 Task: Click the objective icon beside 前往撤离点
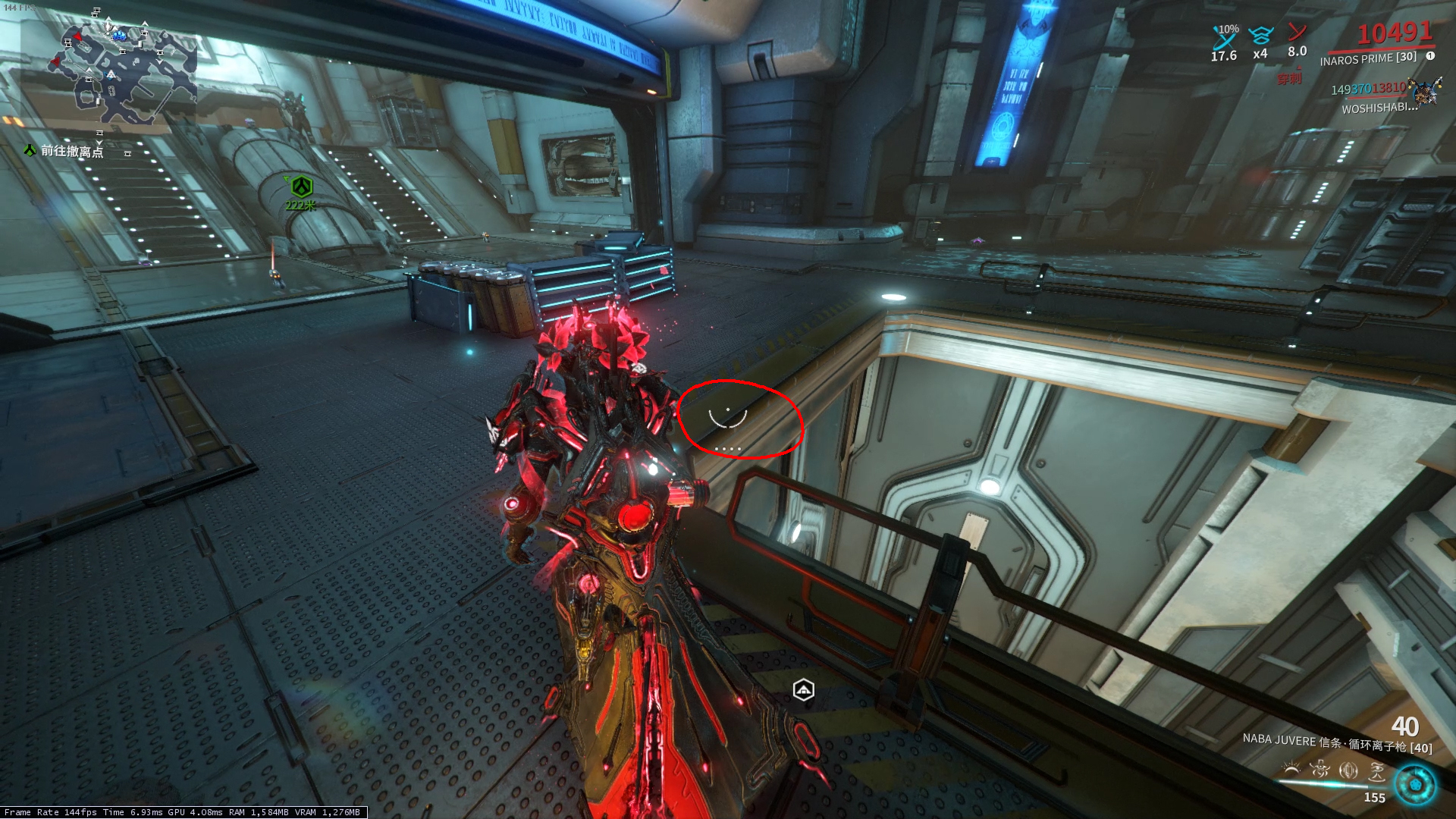[28, 151]
